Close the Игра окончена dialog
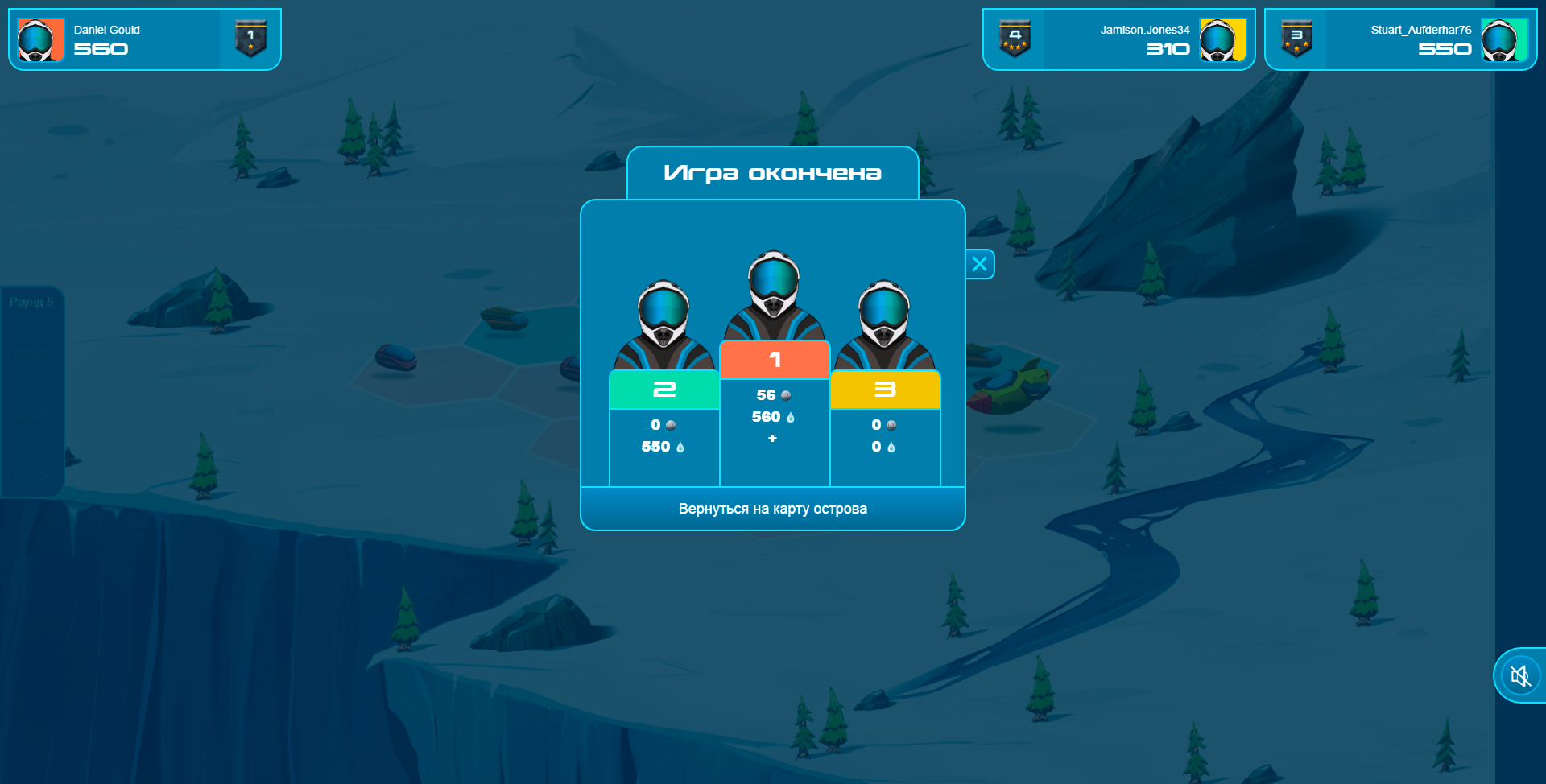 coord(979,263)
